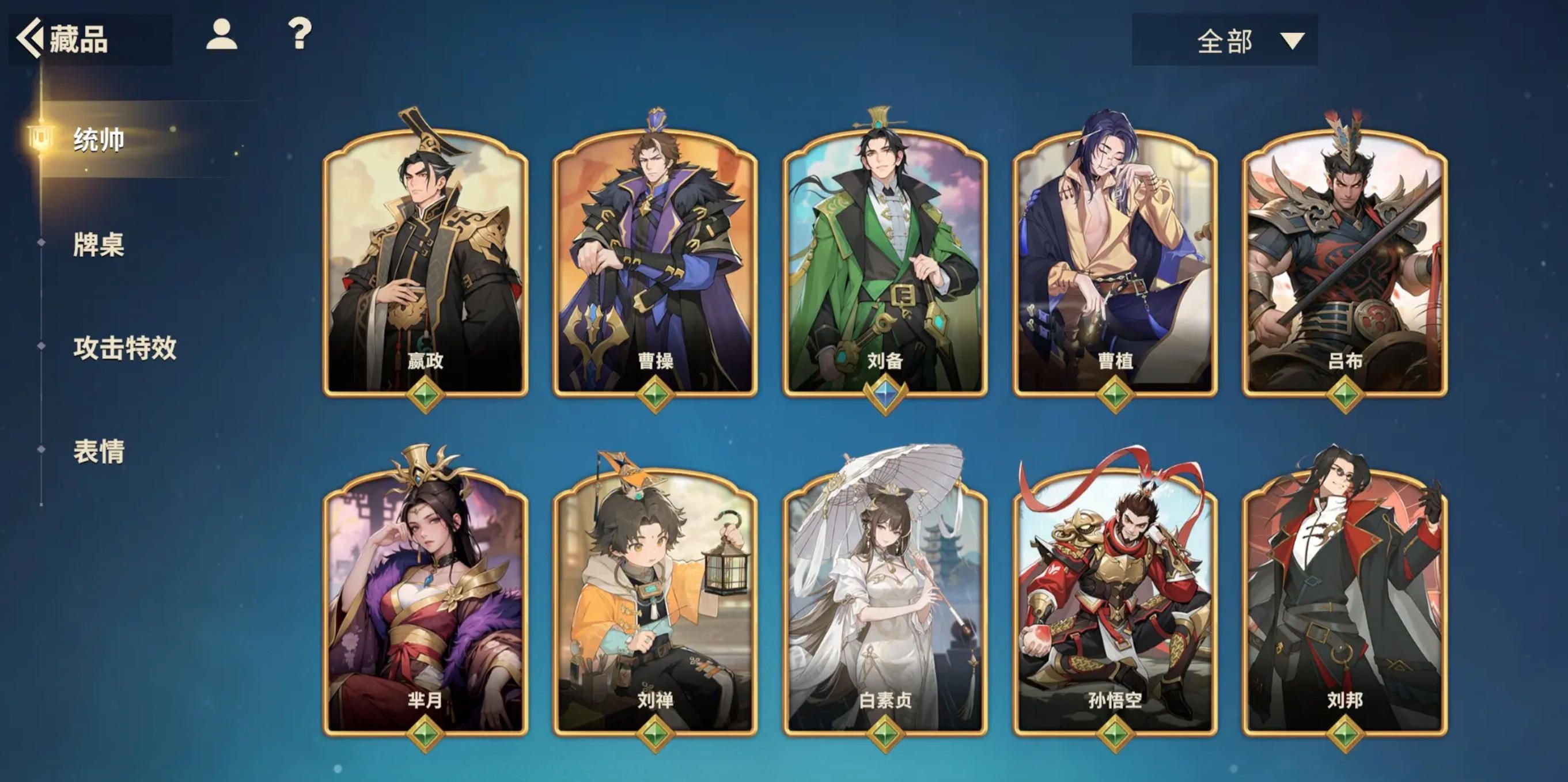Screen dimensions: 1568x782
Task: Switch to the 统帅 tab
Action: [x=99, y=140]
